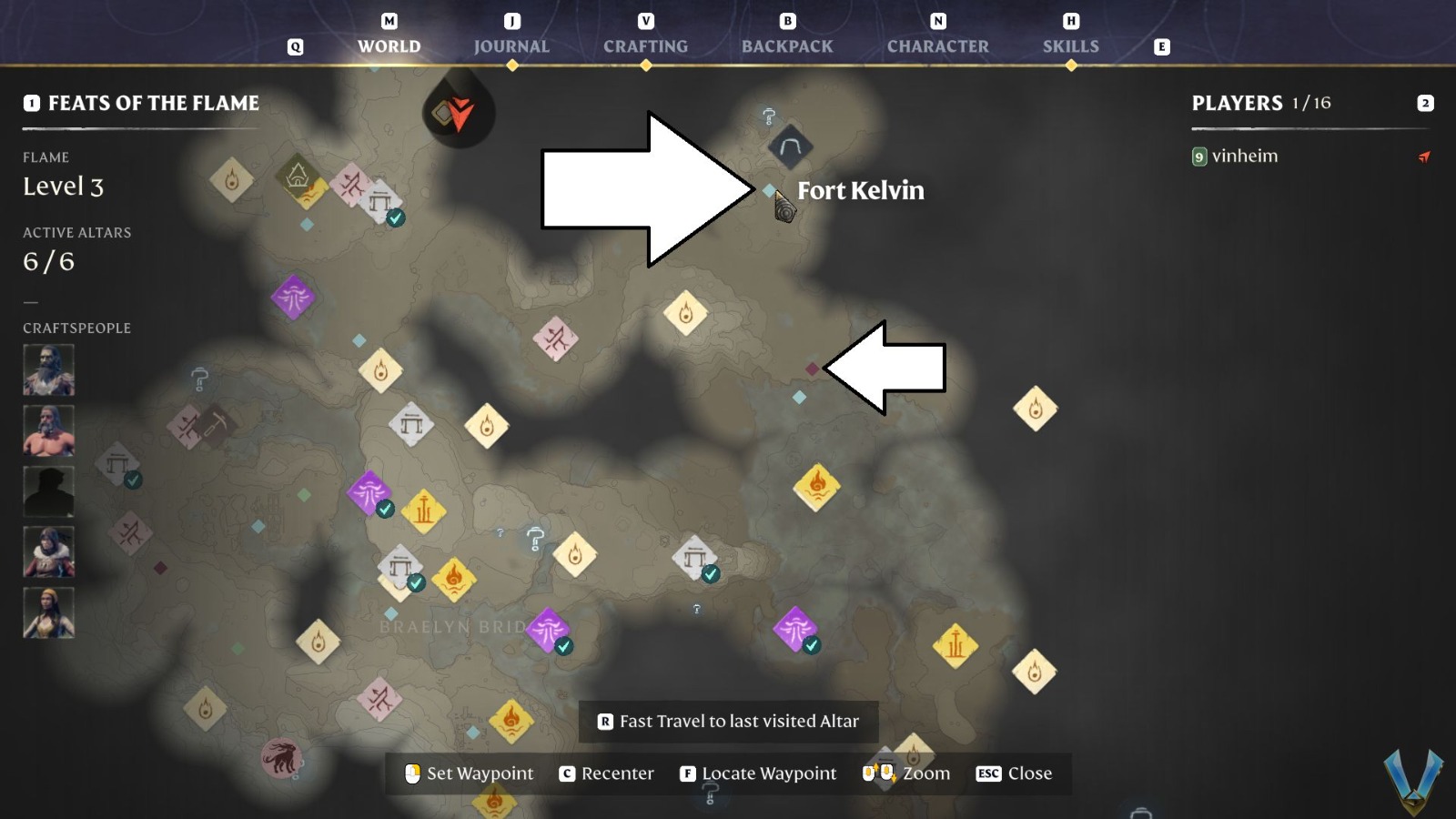The height and width of the screenshot is (819, 1456).
Task: Switch to the JOURNAL tab
Action: pos(512,46)
